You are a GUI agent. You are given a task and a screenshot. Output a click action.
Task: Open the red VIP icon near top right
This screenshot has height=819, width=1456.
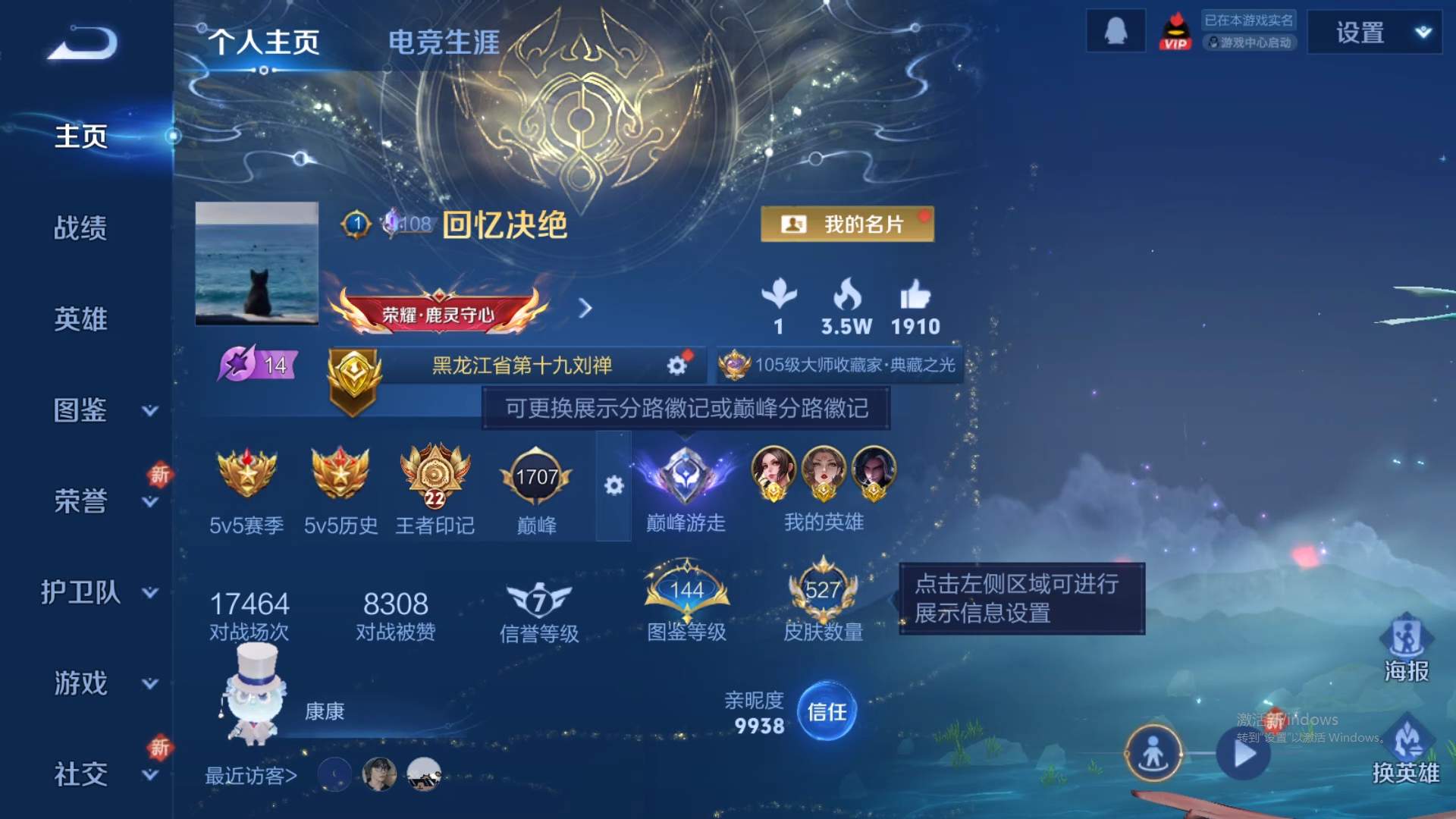click(x=1175, y=31)
